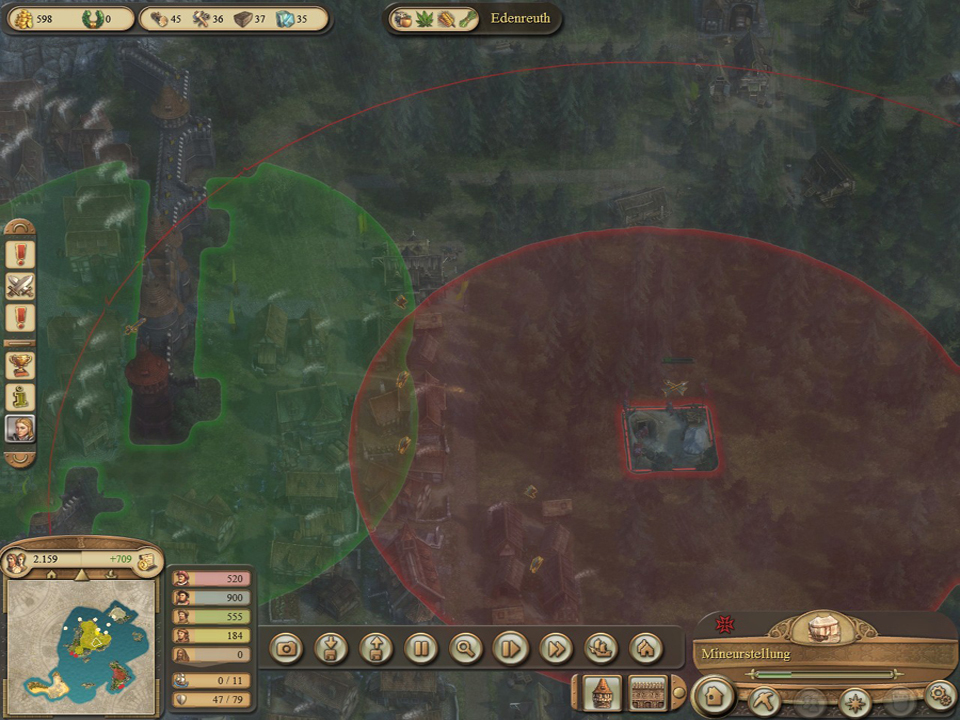Jump home with the round house button
Image resolution: width=960 pixels, height=720 pixels.
(646, 648)
